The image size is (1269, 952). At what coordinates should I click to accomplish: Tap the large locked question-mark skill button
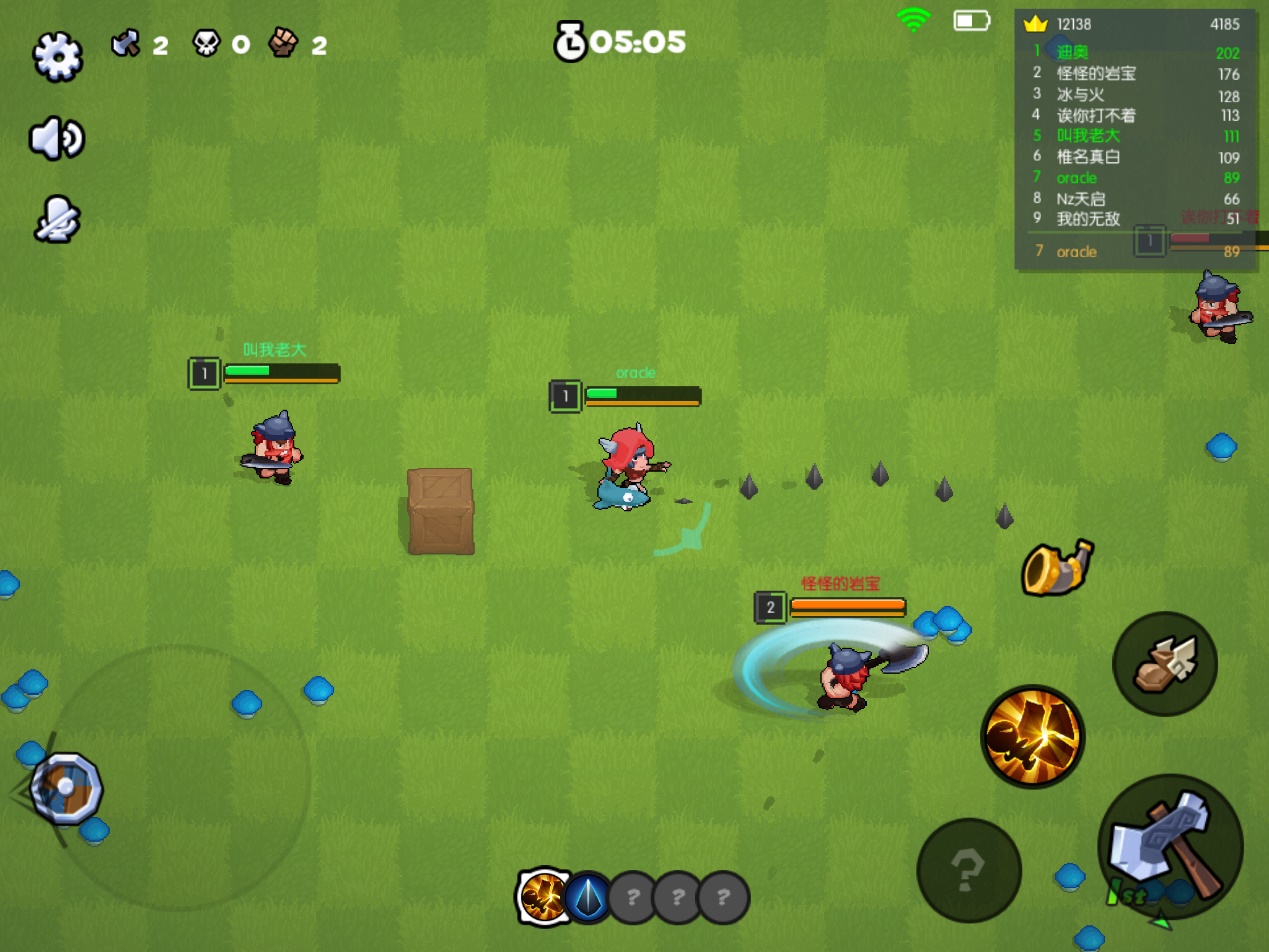[968, 870]
